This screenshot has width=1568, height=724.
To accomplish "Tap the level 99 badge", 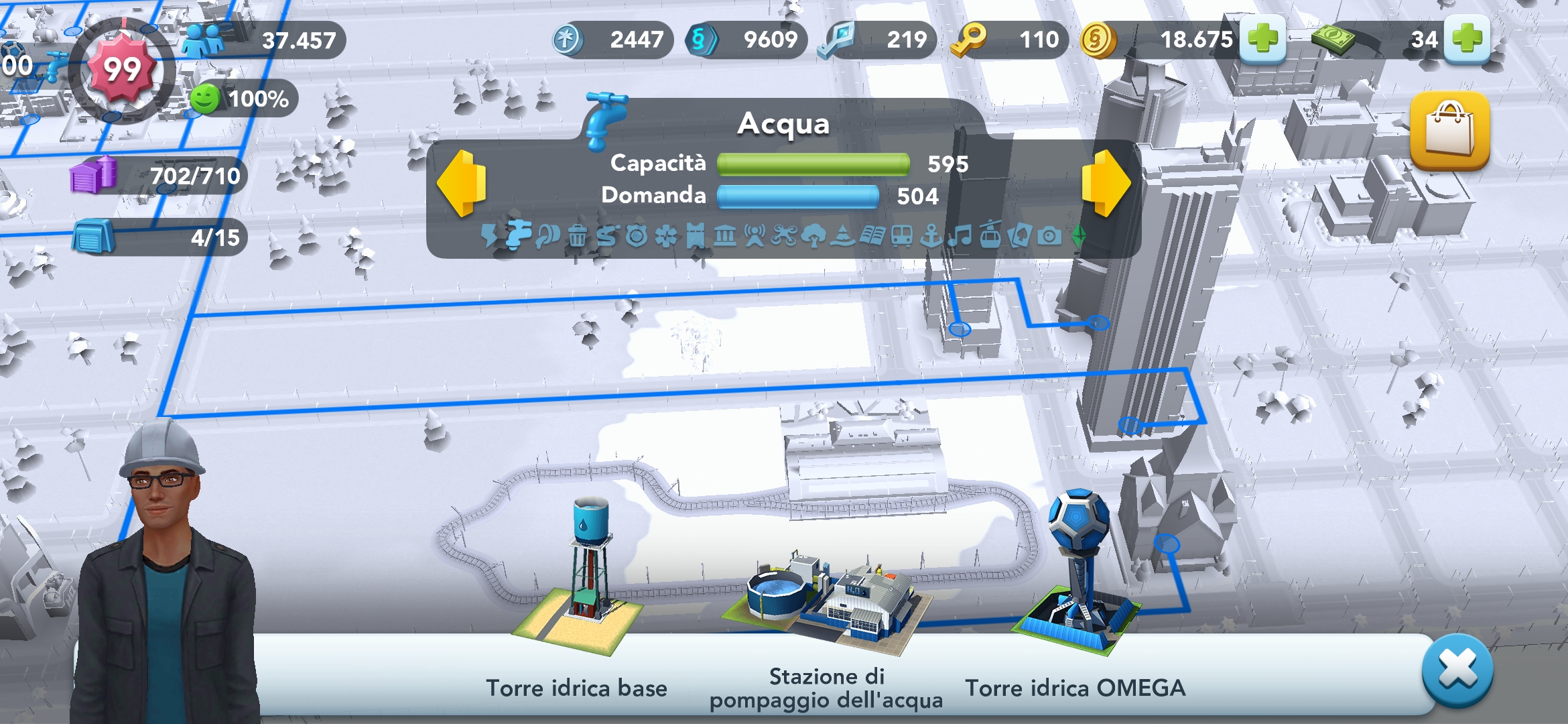I will (122, 70).
